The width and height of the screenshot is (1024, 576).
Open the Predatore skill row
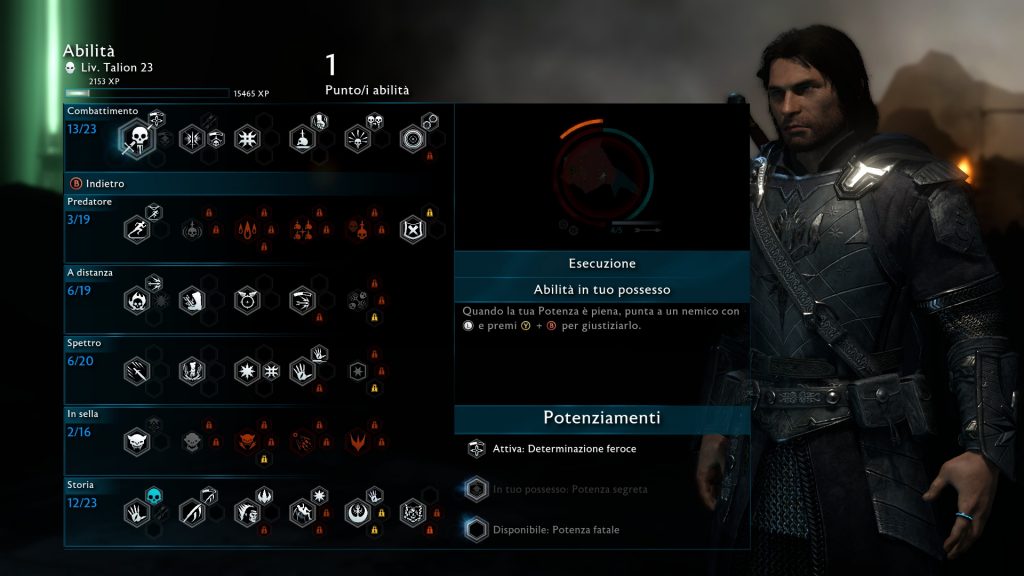point(90,202)
